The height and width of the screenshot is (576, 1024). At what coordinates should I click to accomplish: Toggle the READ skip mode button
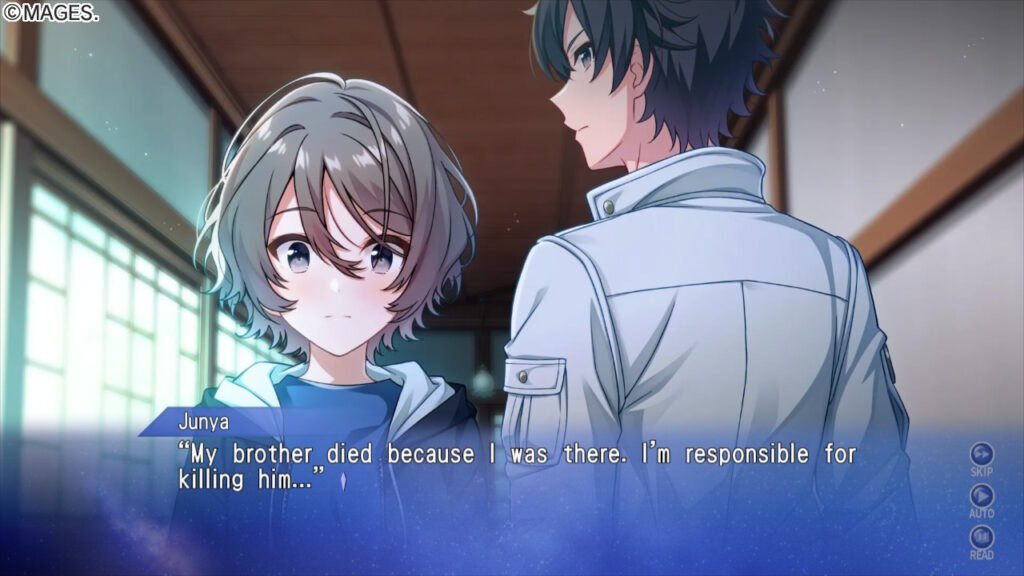pyautogui.click(x=982, y=538)
